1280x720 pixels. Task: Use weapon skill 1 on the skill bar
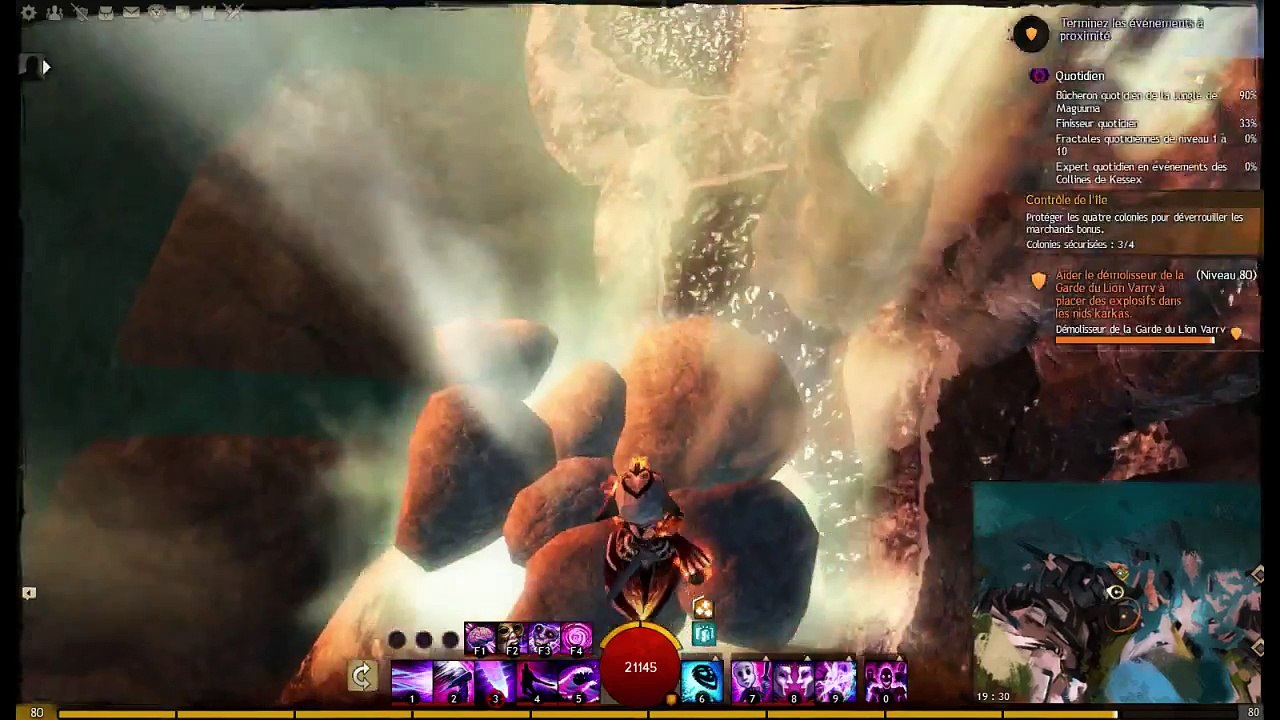pos(412,681)
